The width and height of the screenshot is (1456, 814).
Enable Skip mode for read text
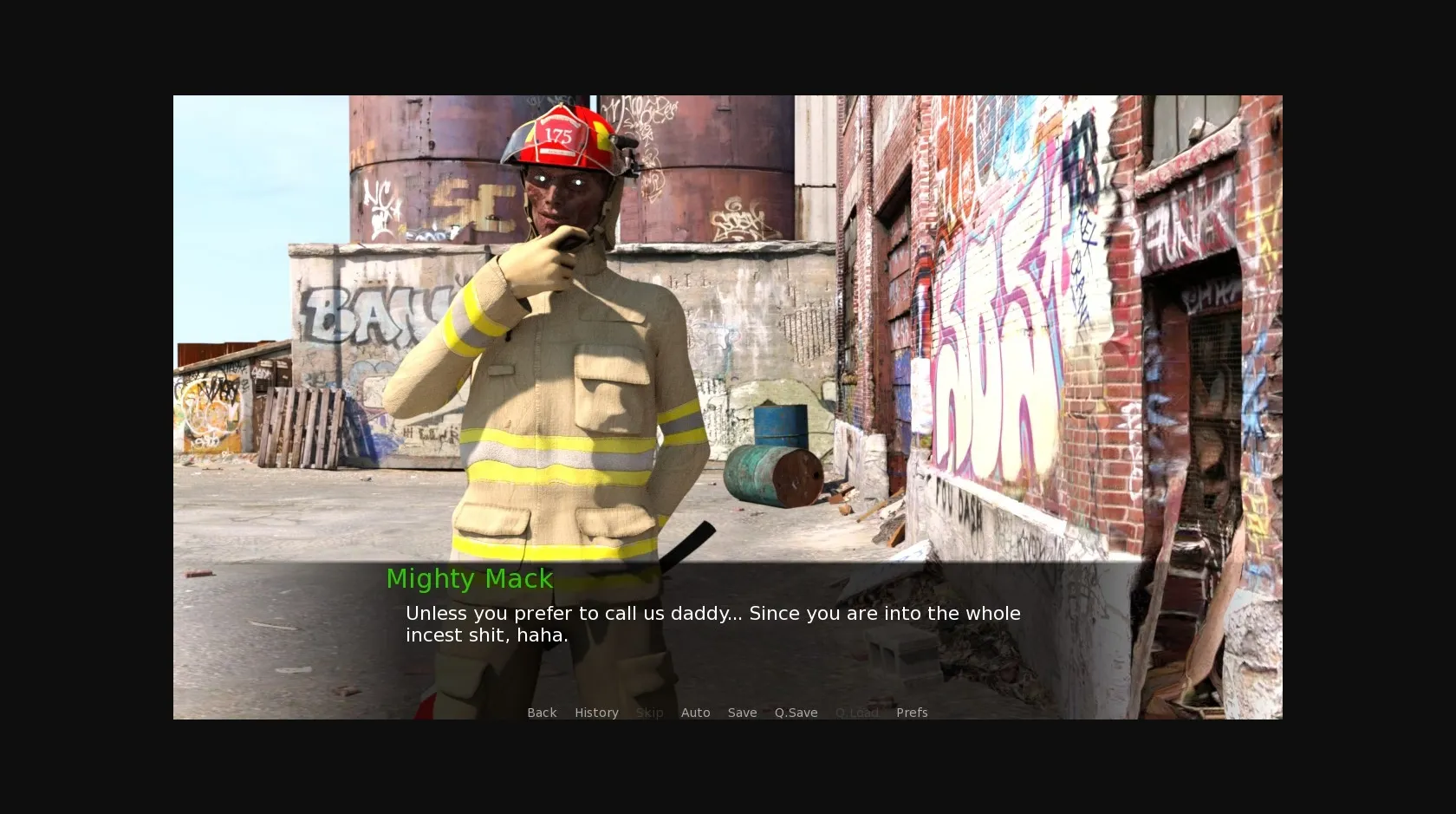pyautogui.click(x=649, y=712)
